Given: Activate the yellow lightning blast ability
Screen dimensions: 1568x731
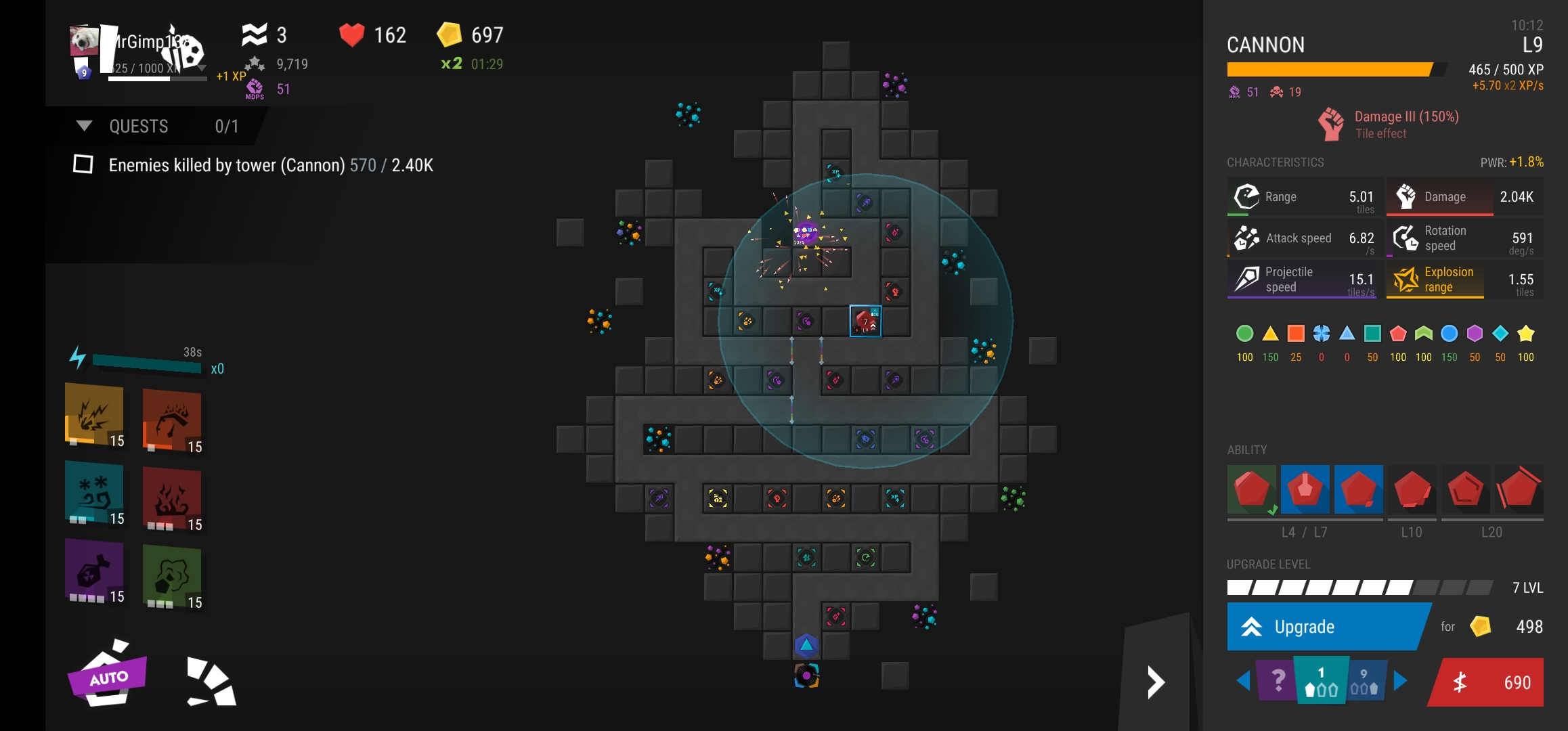Looking at the screenshot, I should click(x=94, y=414).
